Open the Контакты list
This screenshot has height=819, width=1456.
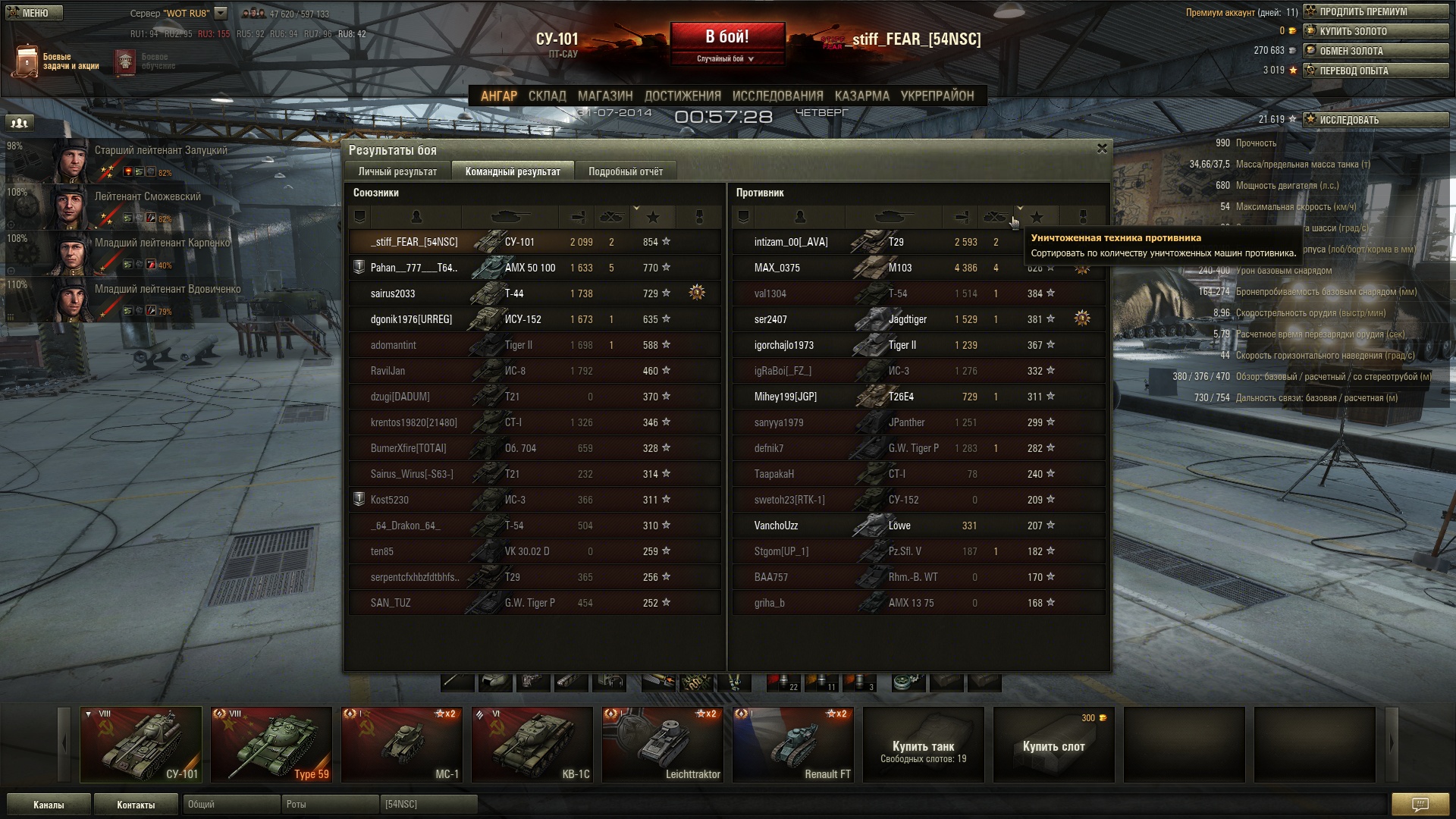[x=136, y=805]
